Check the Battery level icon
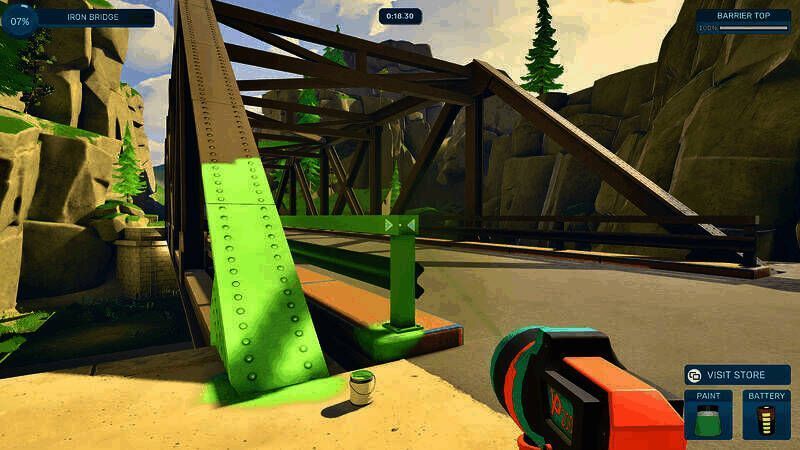This screenshot has width=800, height=450. click(x=767, y=419)
